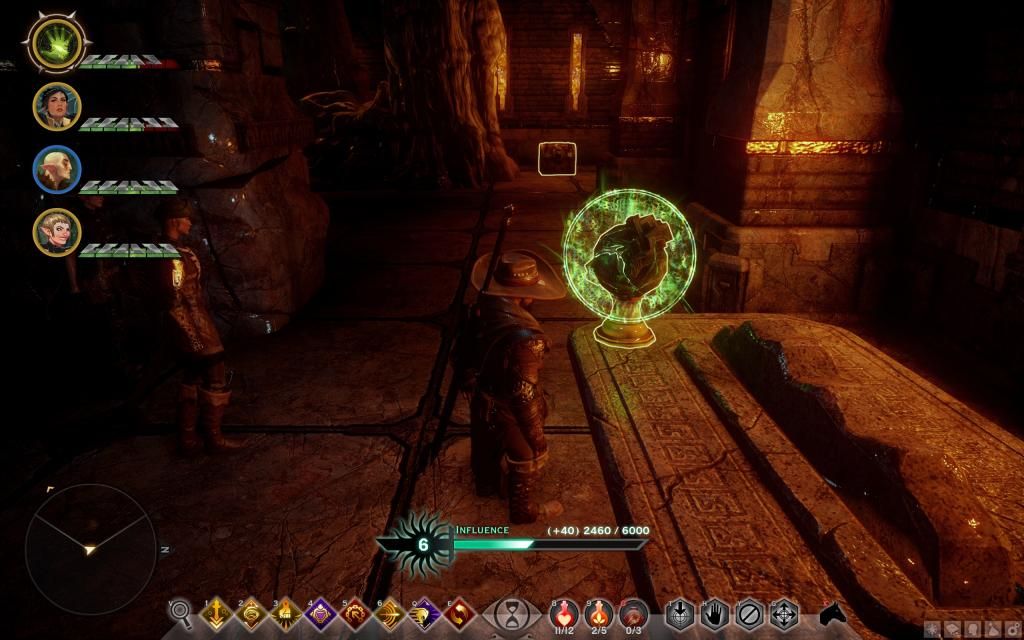Fire the bow and arrow ability in slot 6

(390, 613)
